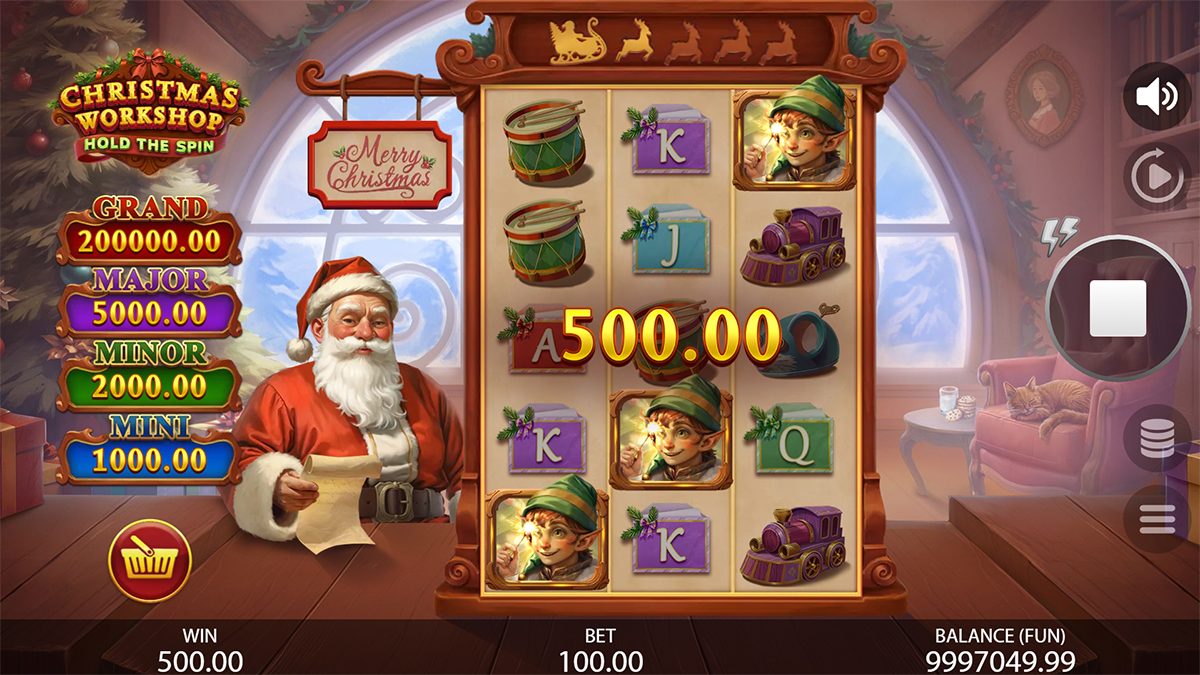Enable autoplay with the circular play icon
Viewport: 1200px width, 675px height.
coord(1156,177)
